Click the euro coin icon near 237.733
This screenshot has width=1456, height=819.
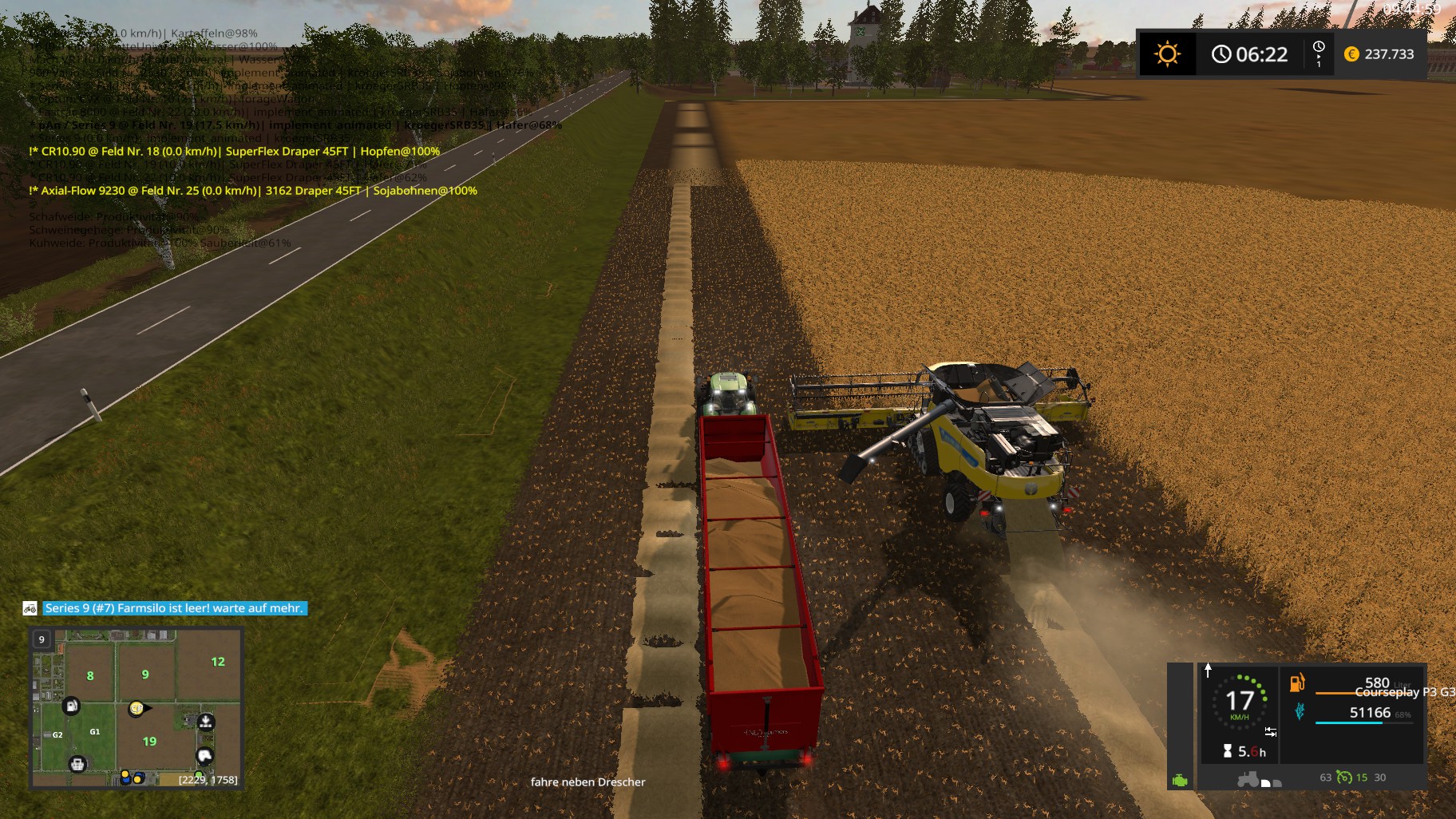[x=1350, y=54]
